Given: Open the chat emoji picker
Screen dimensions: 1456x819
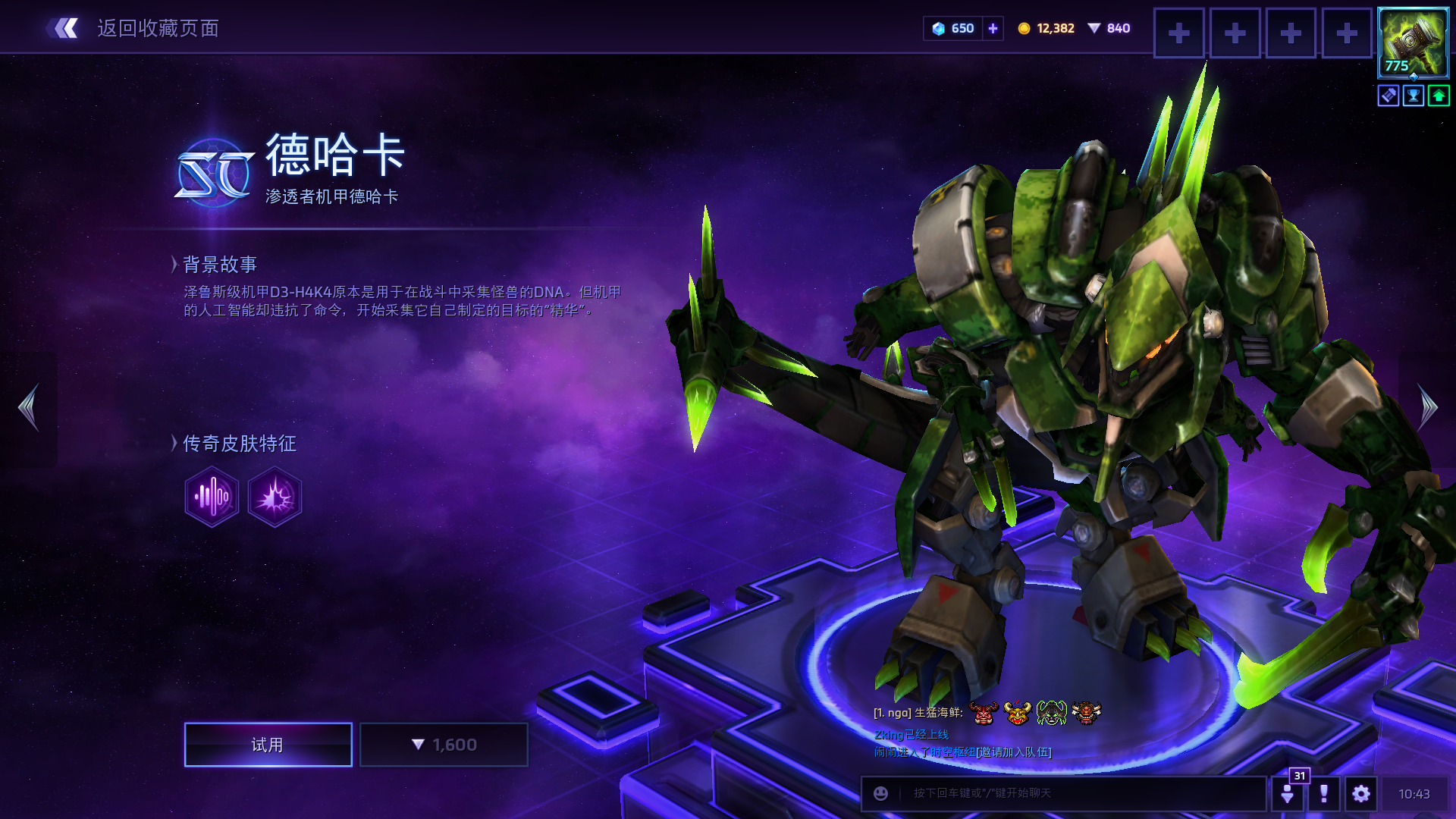Looking at the screenshot, I should coord(880,793).
